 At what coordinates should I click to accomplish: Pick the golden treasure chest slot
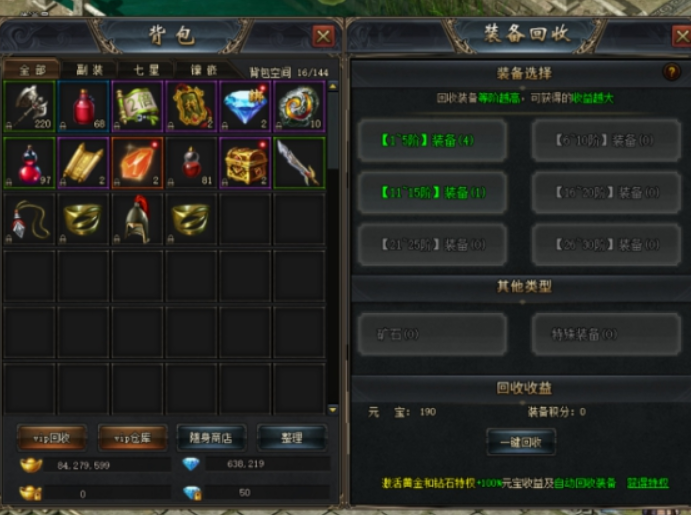(245, 162)
